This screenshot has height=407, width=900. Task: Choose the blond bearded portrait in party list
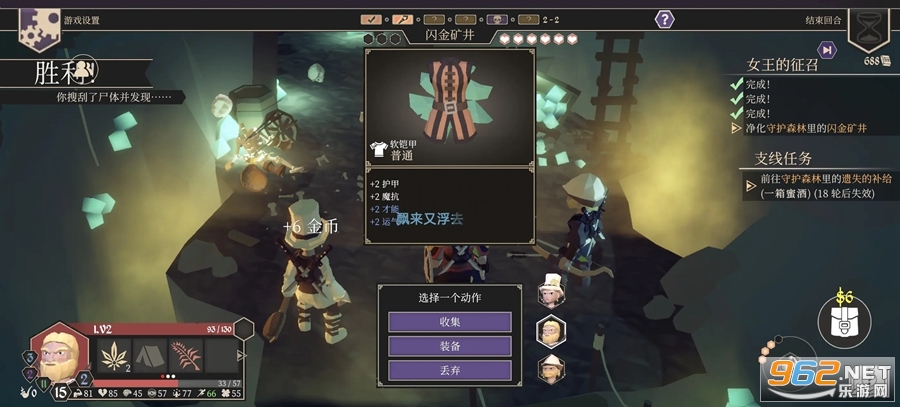tap(549, 331)
